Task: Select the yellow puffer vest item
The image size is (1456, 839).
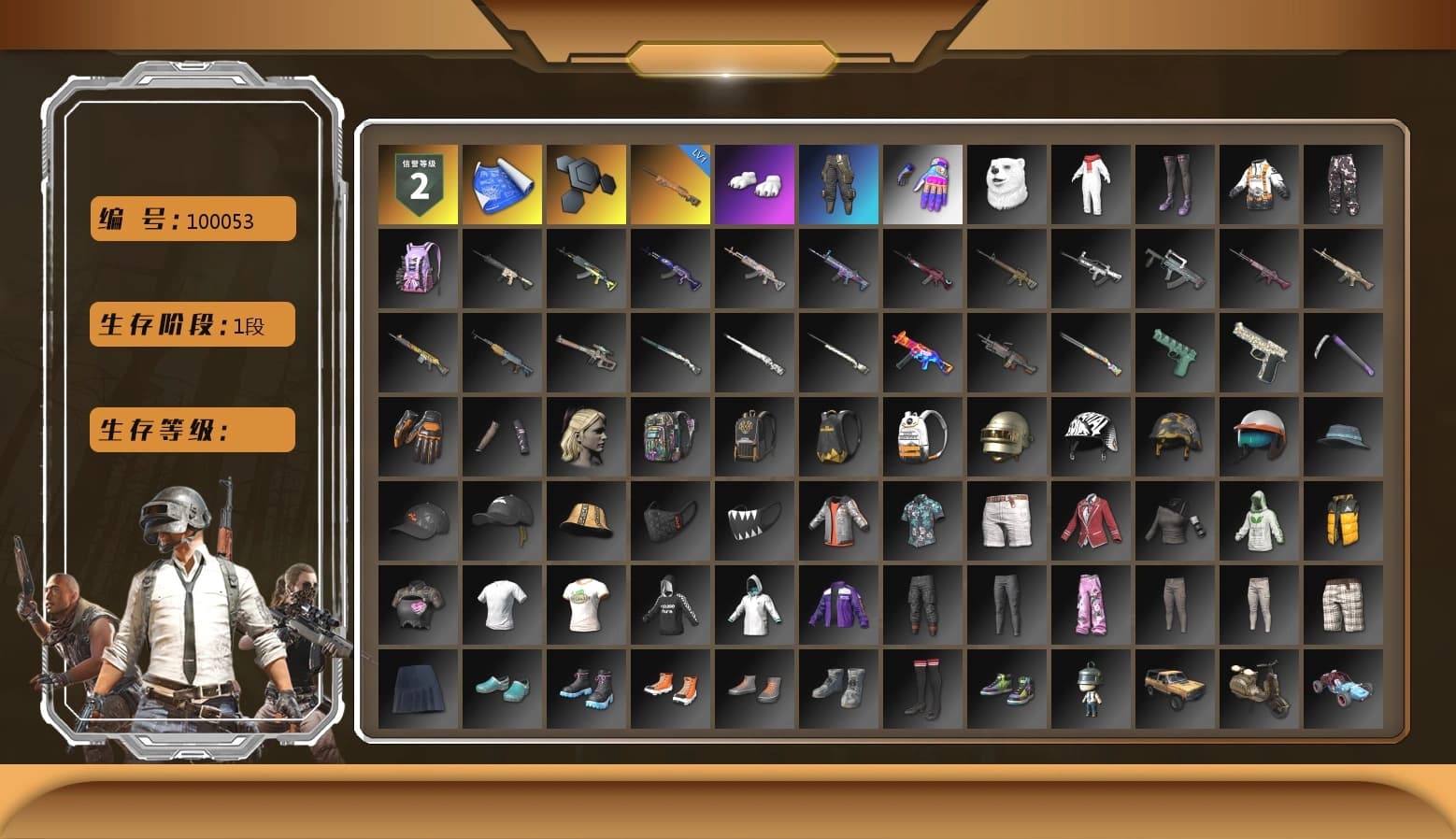Action: [x=1344, y=520]
